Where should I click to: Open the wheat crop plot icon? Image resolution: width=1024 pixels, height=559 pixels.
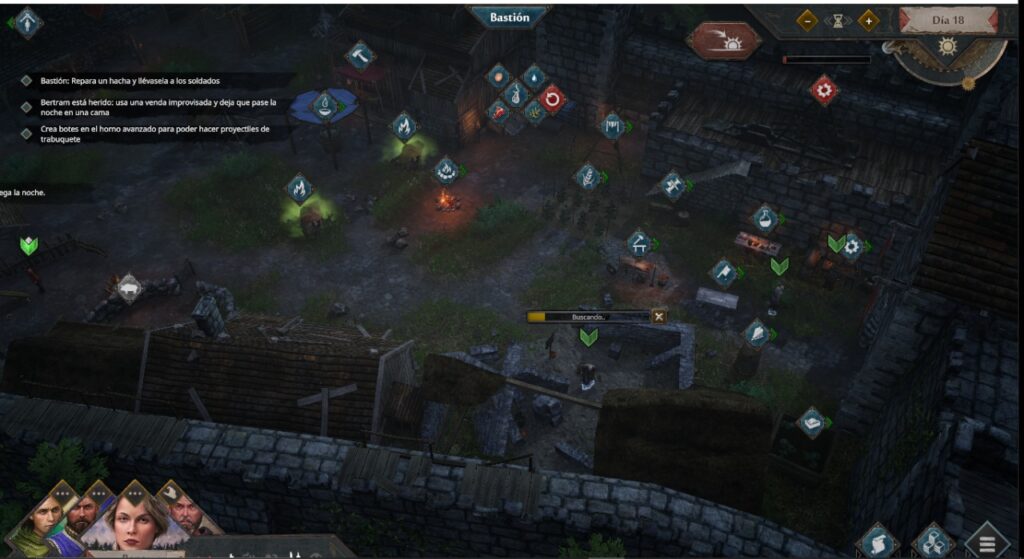tap(587, 177)
